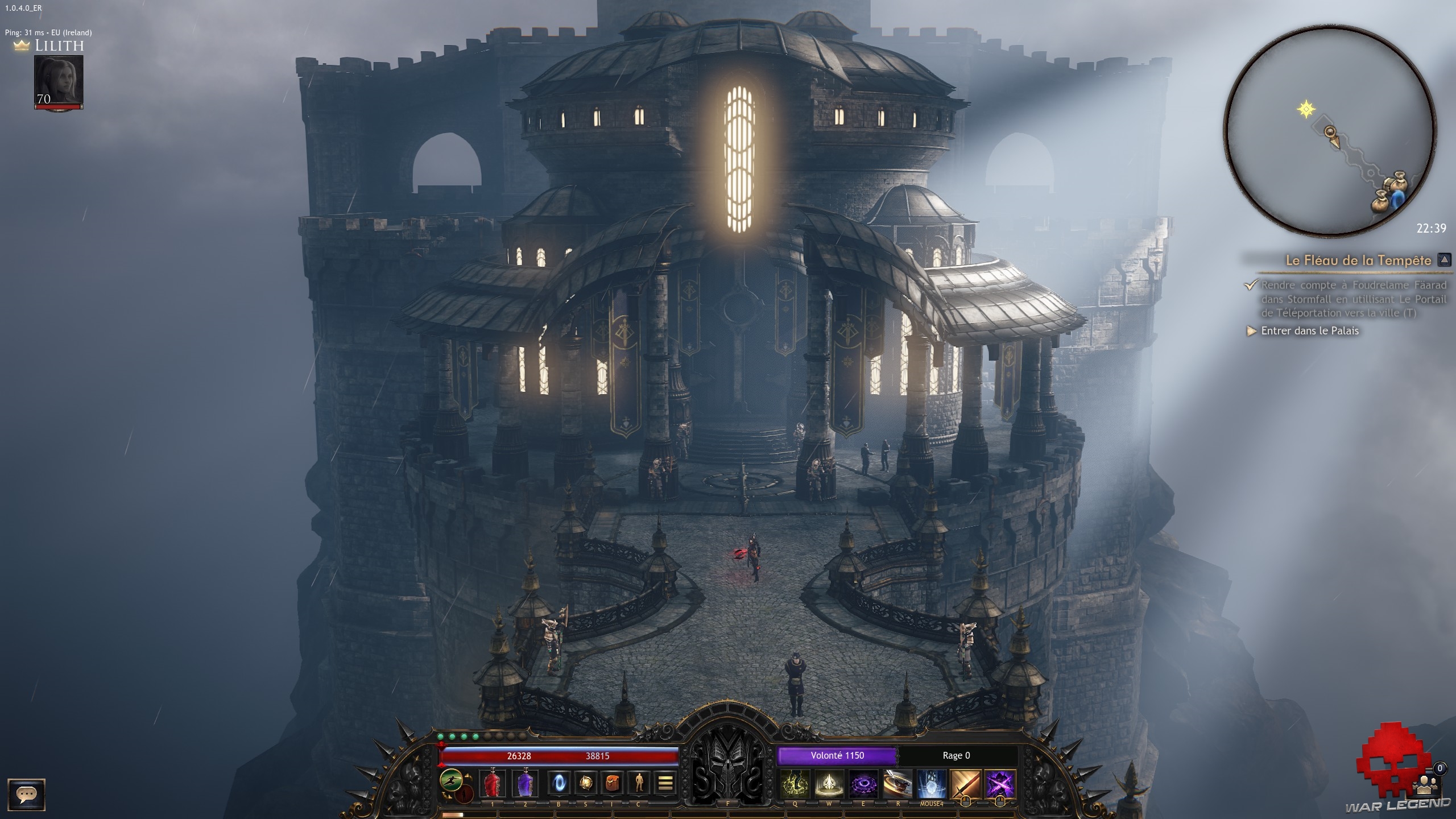
Task: Open the golden gem skills icon
Action: (585, 784)
